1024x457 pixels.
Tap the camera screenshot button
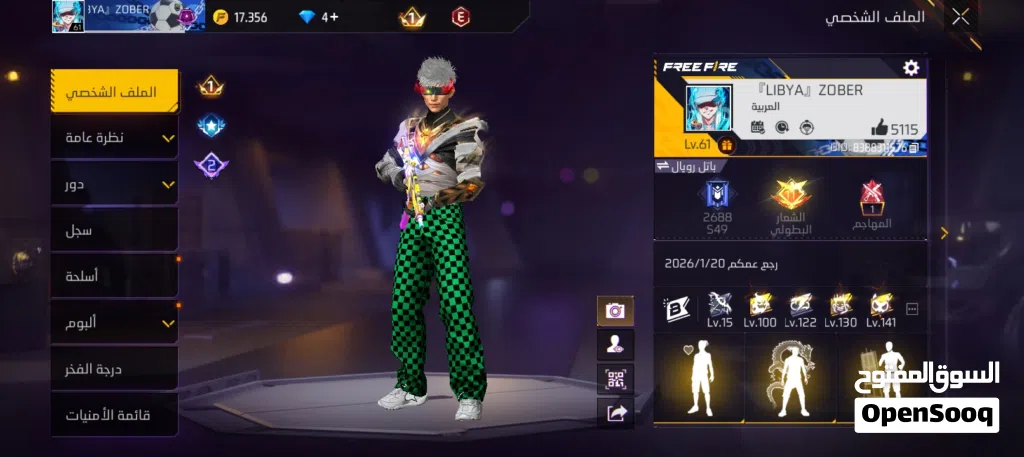pyautogui.click(x=615, y=311)
